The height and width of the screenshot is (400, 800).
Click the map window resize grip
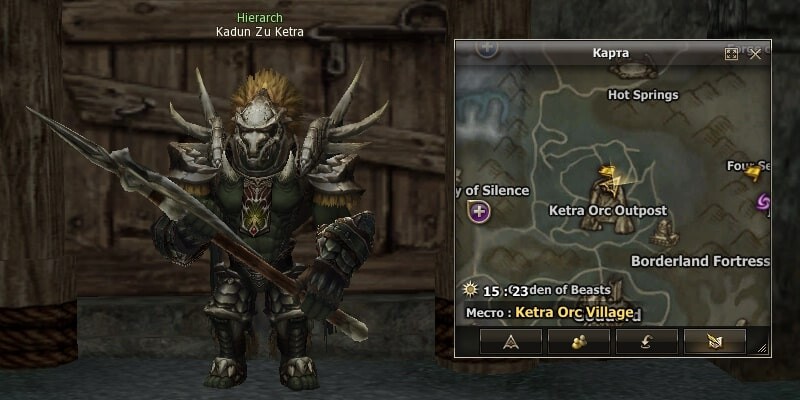763,348
